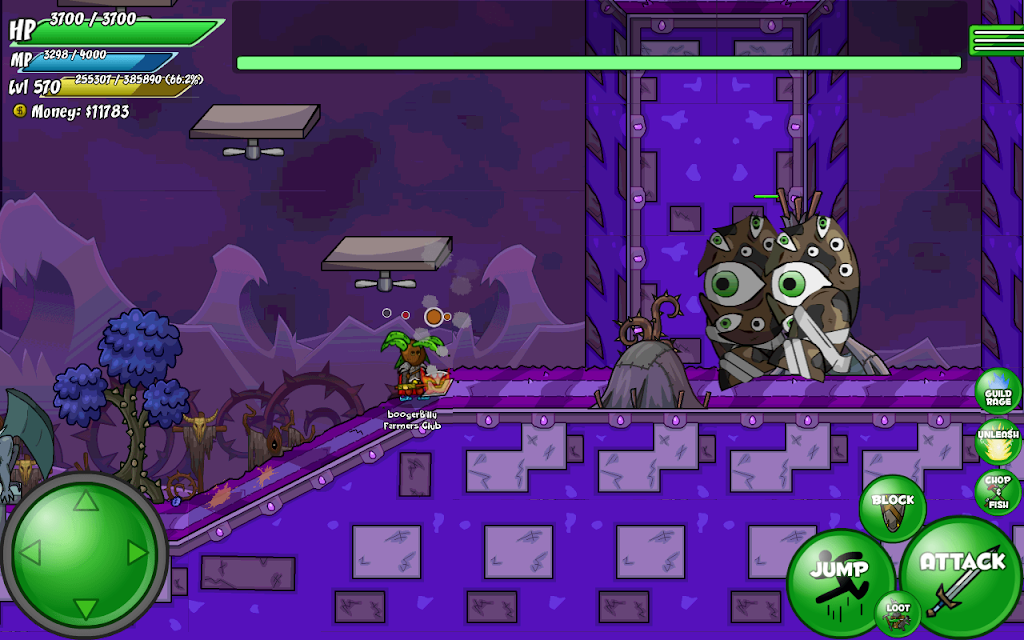Trigger the Guild Rage ability
Screen dimensions: 1024x640
(997, 391)
